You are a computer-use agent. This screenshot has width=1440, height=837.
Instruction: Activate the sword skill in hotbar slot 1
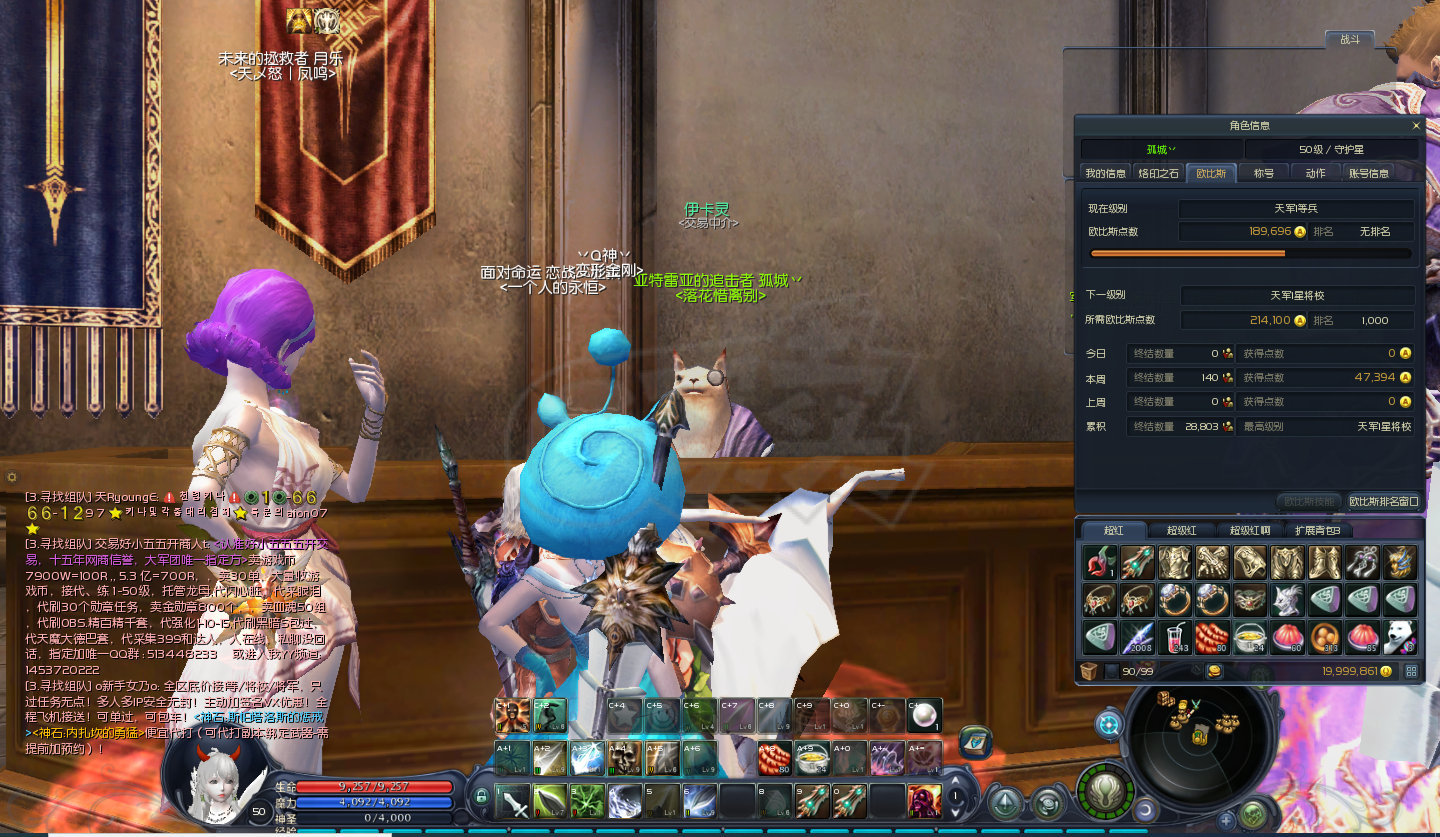coord(513,802)
